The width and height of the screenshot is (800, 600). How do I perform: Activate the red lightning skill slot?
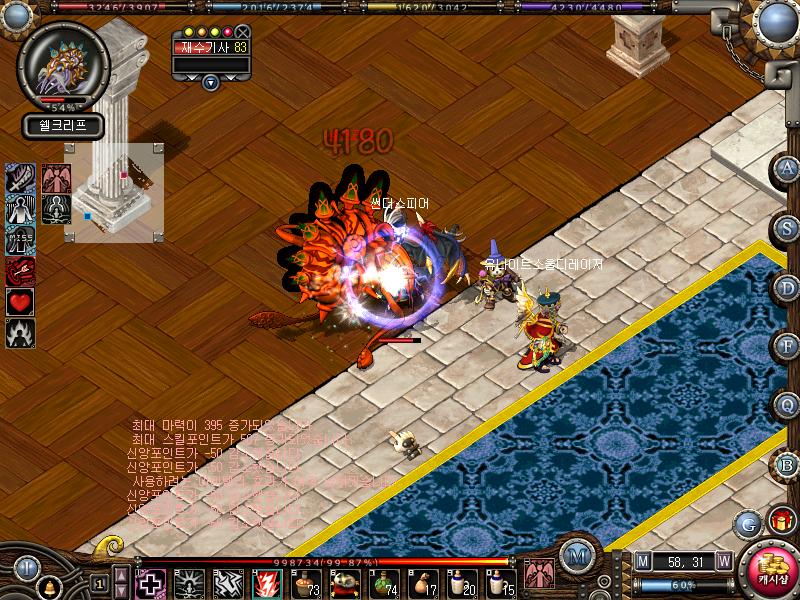tap(267, 582)
